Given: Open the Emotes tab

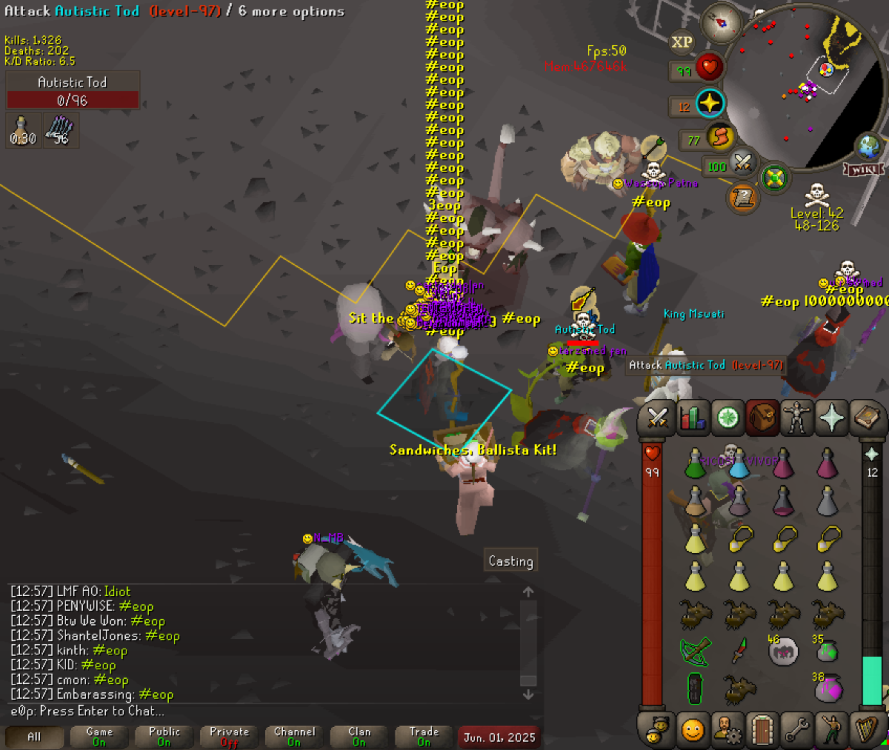Looking at the screenshot, I should pos(831,728).
